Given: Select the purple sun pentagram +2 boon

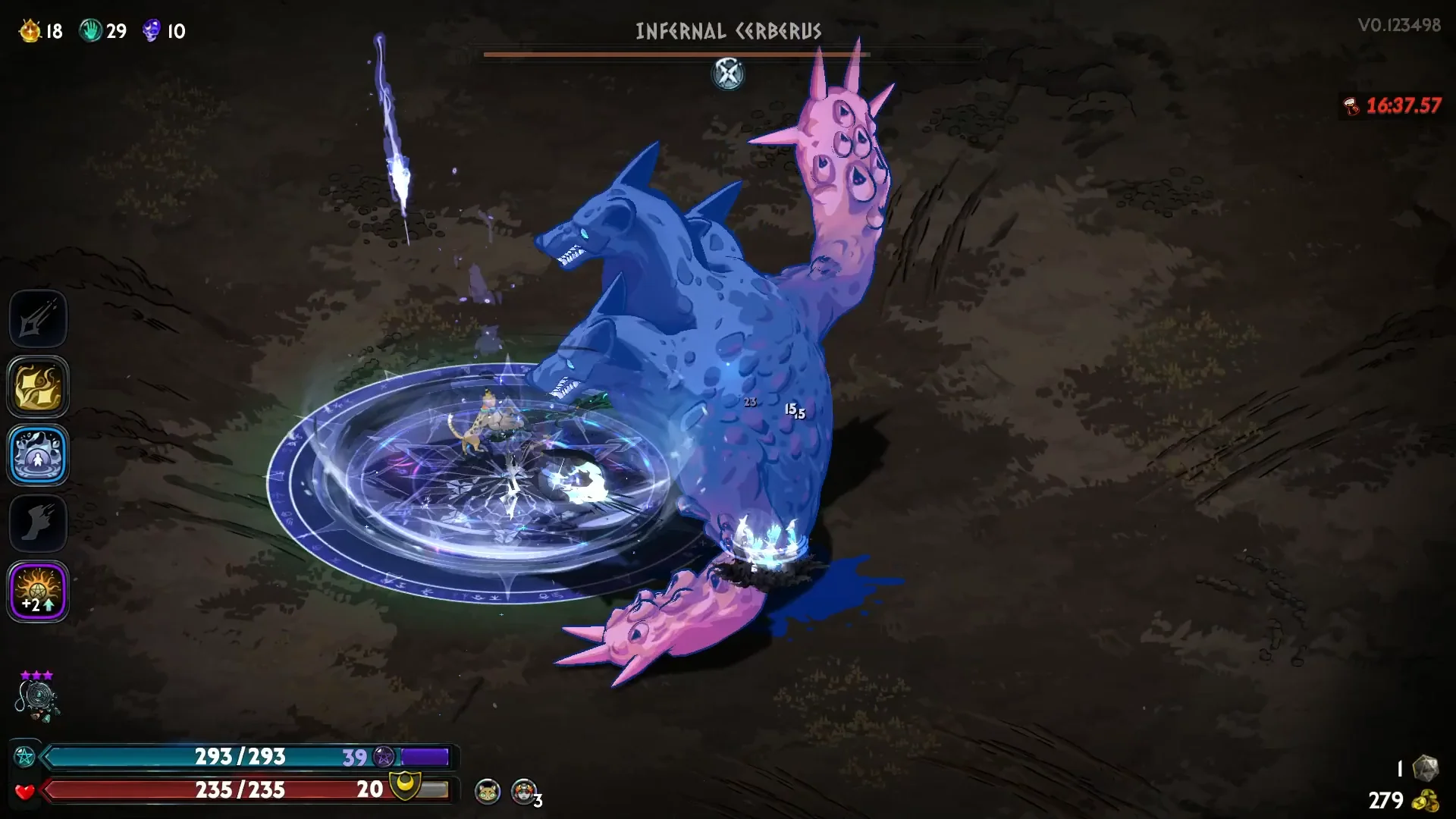Looking at the screenshot, I should tap(38, 591).
